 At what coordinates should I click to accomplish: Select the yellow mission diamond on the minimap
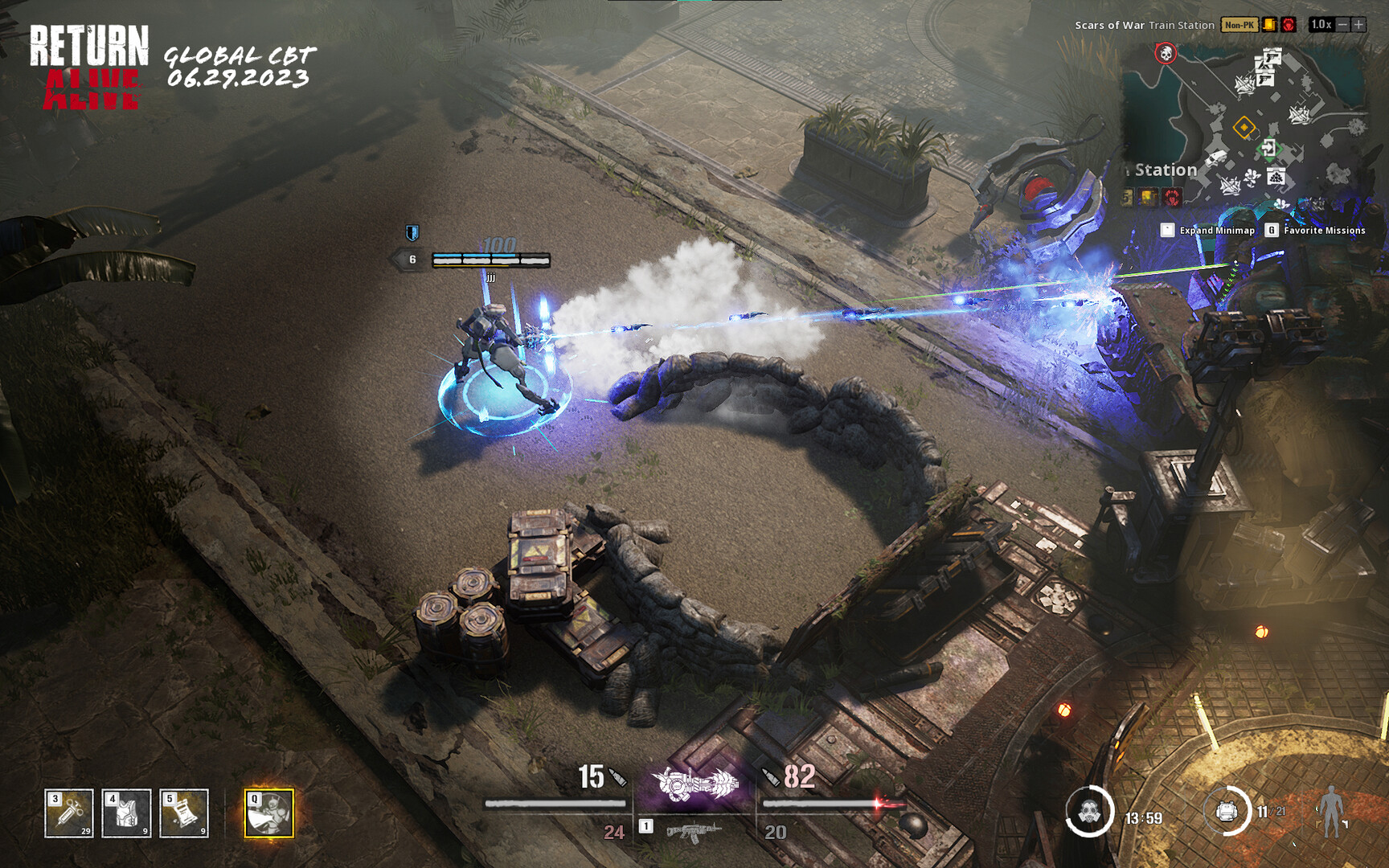point(1244,127)
